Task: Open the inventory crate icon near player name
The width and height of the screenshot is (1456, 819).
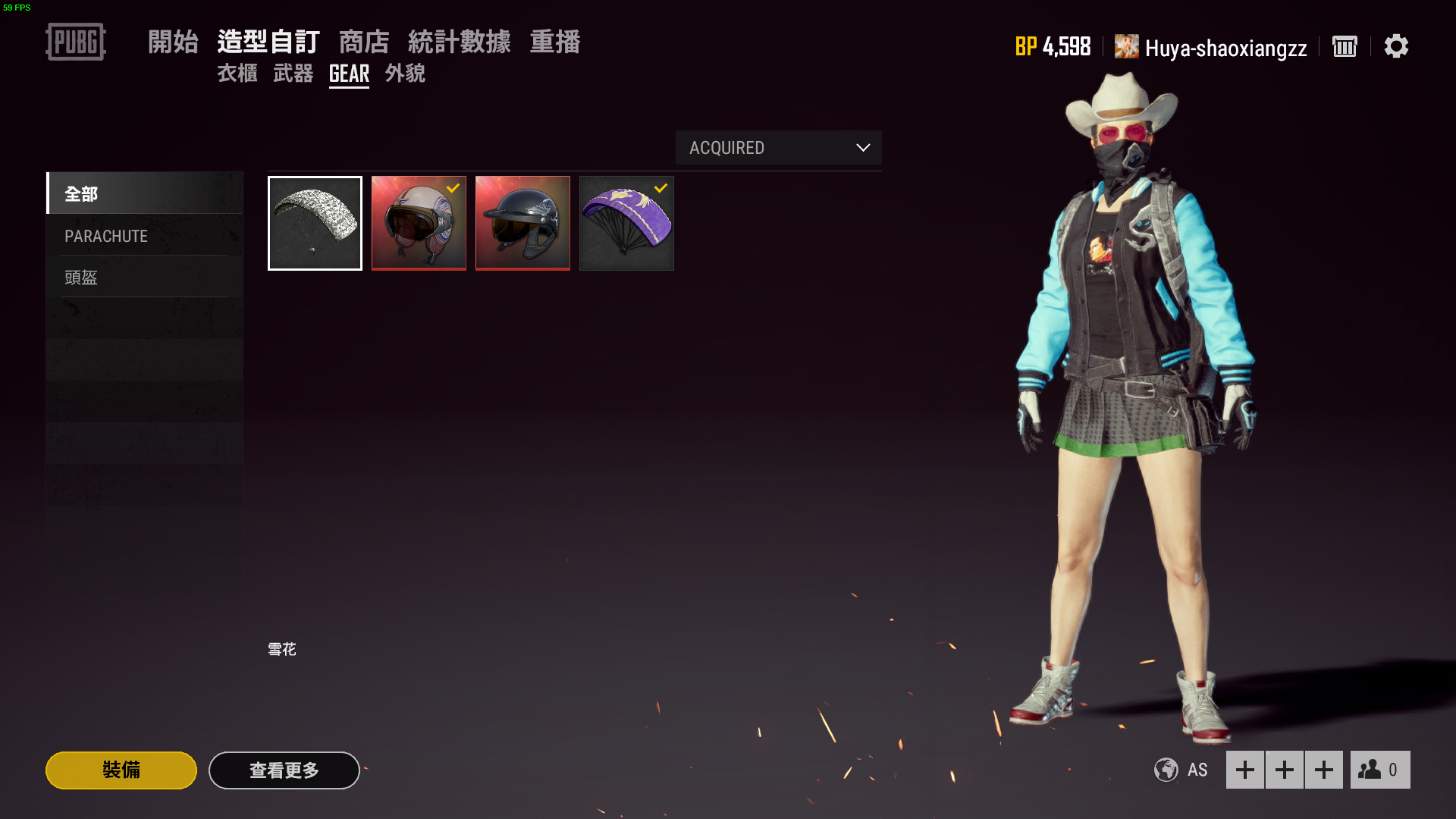Action: click(1345, 47)
